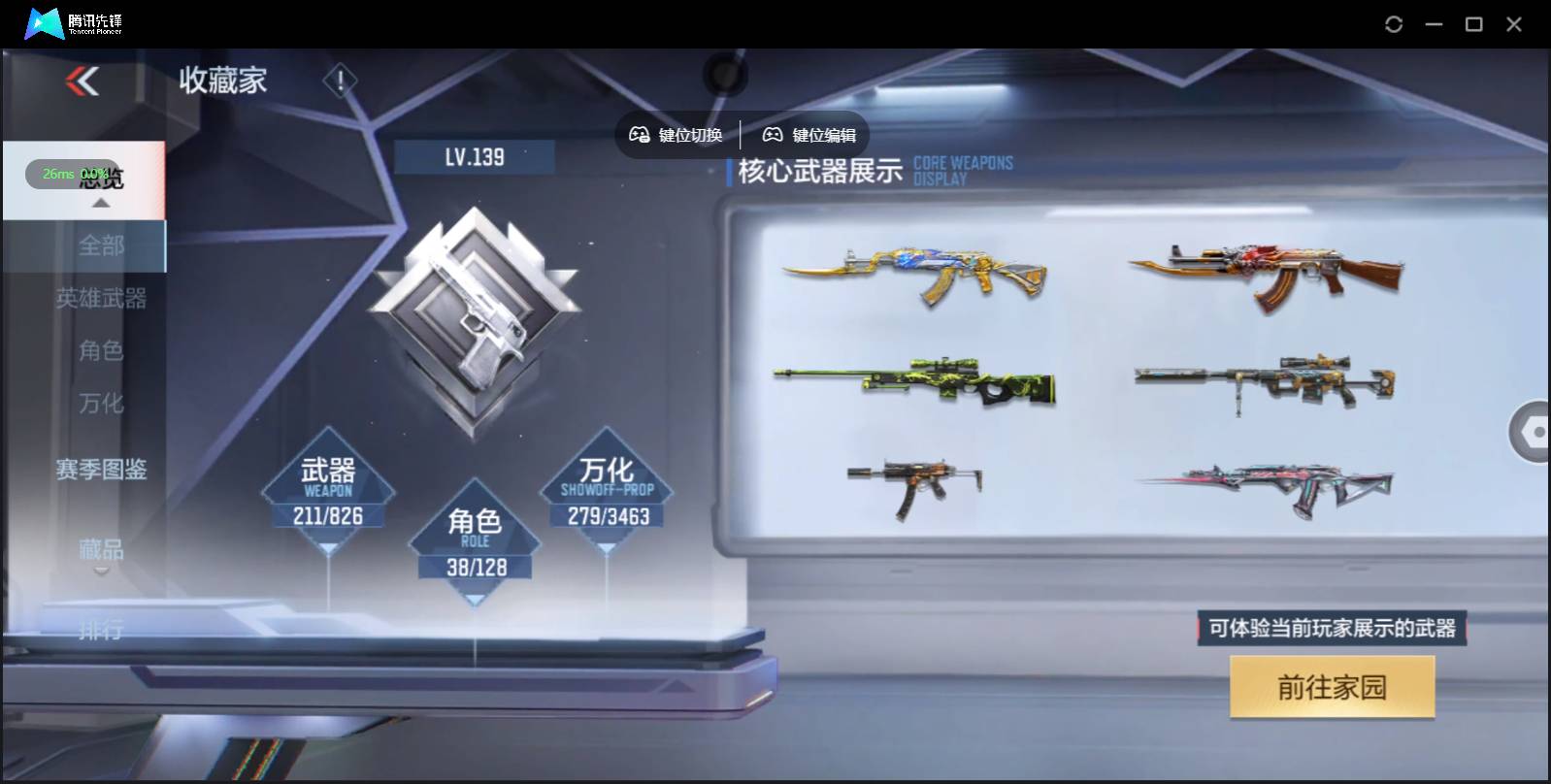1551x784 pixels.
Task: Switch to the 排行 sidebar entry
Action: point(101,631)
